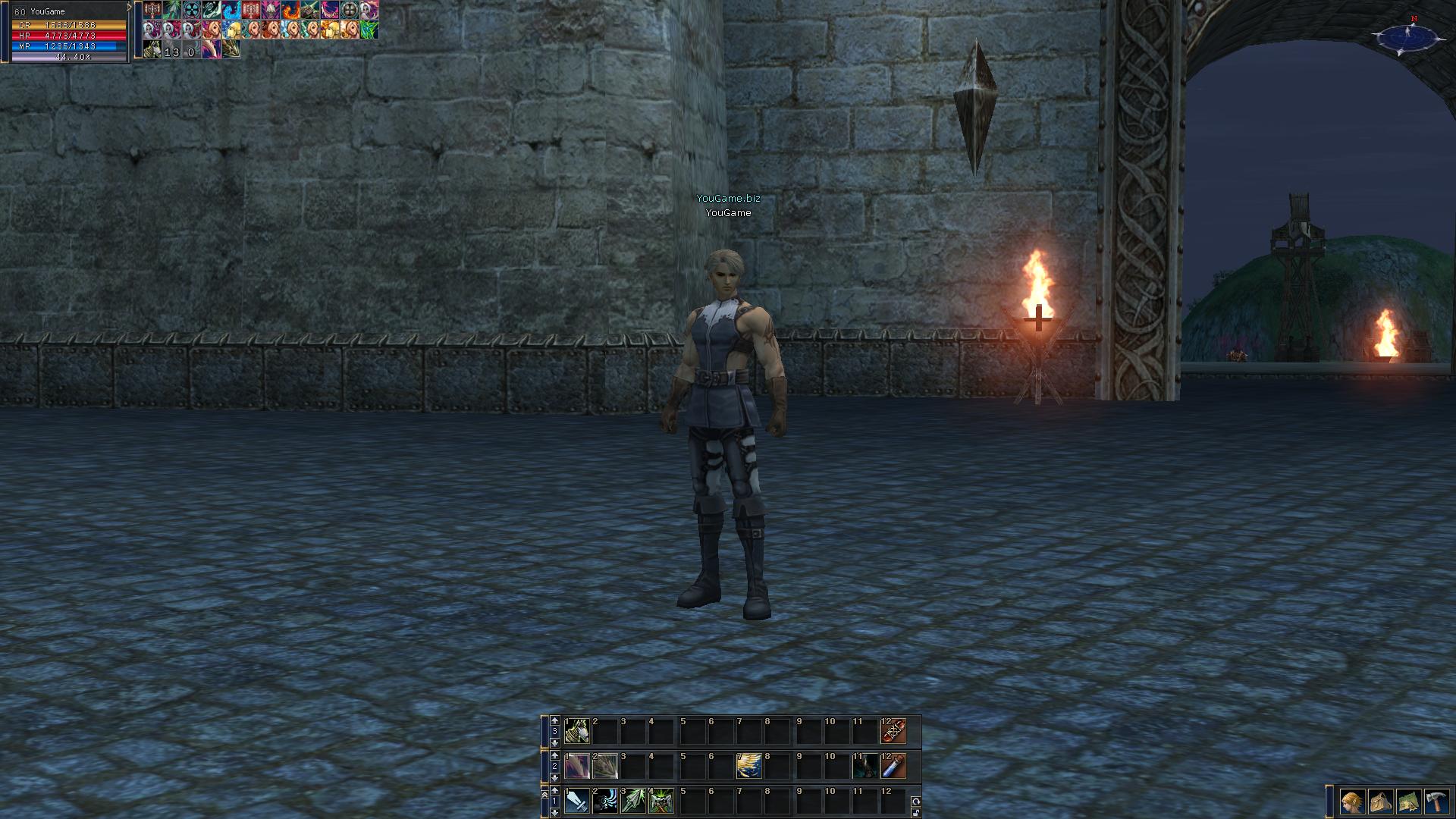
Task: Expand the YouGame status panel arrow
Action: (x=130, y=8)
